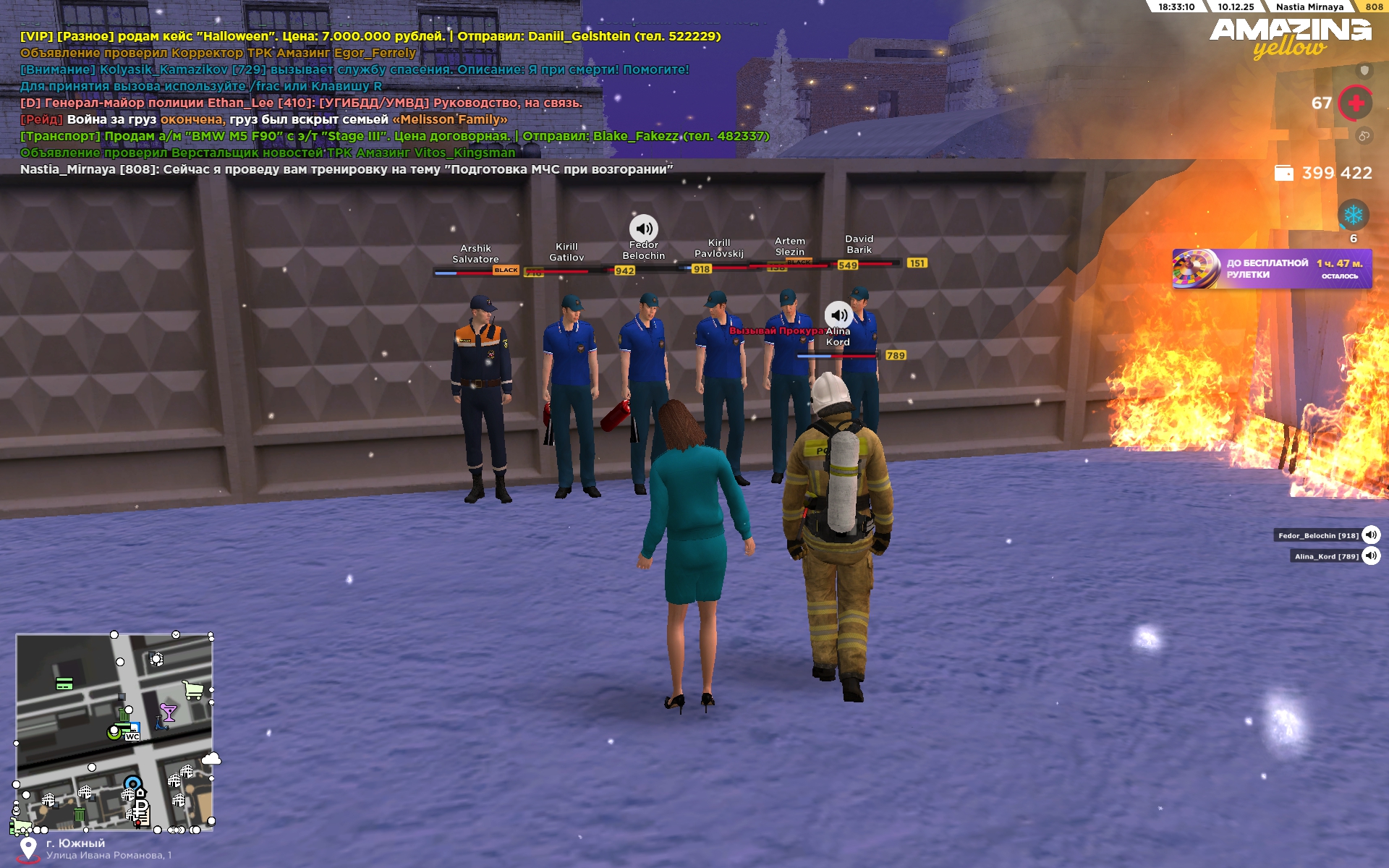Click the hunger icon below the health icon
1389x868 pixels.
1364,136
